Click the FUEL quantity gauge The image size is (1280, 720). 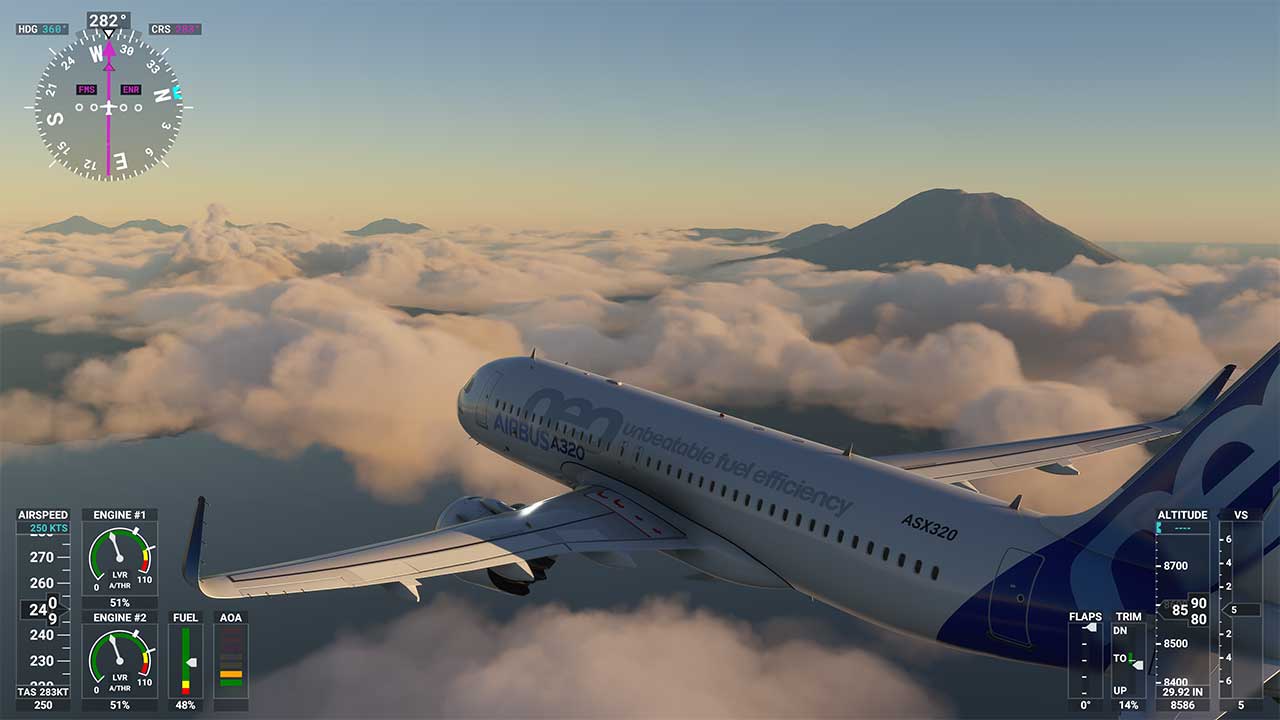coord(186,660)
